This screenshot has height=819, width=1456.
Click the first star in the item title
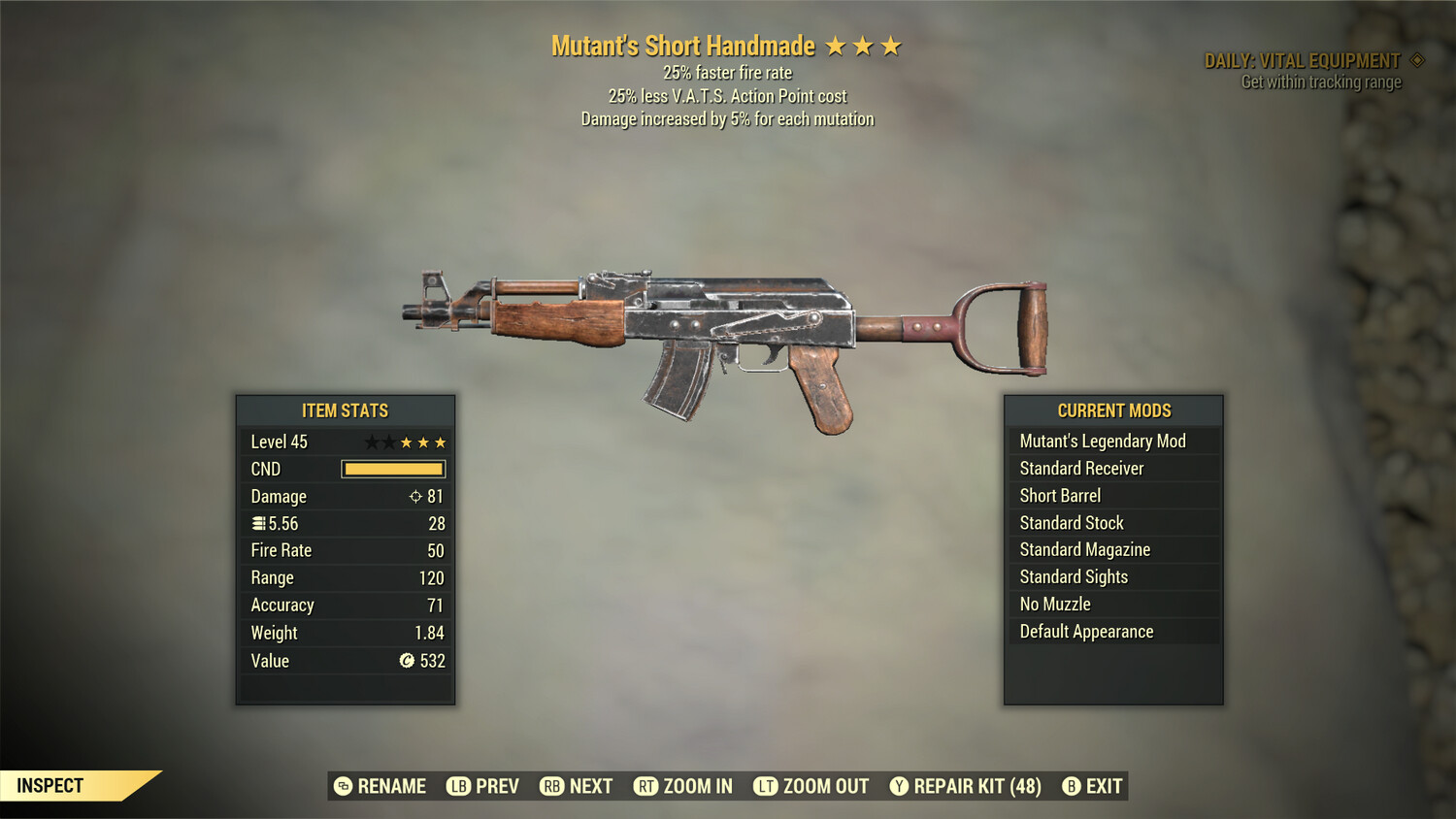837,45
